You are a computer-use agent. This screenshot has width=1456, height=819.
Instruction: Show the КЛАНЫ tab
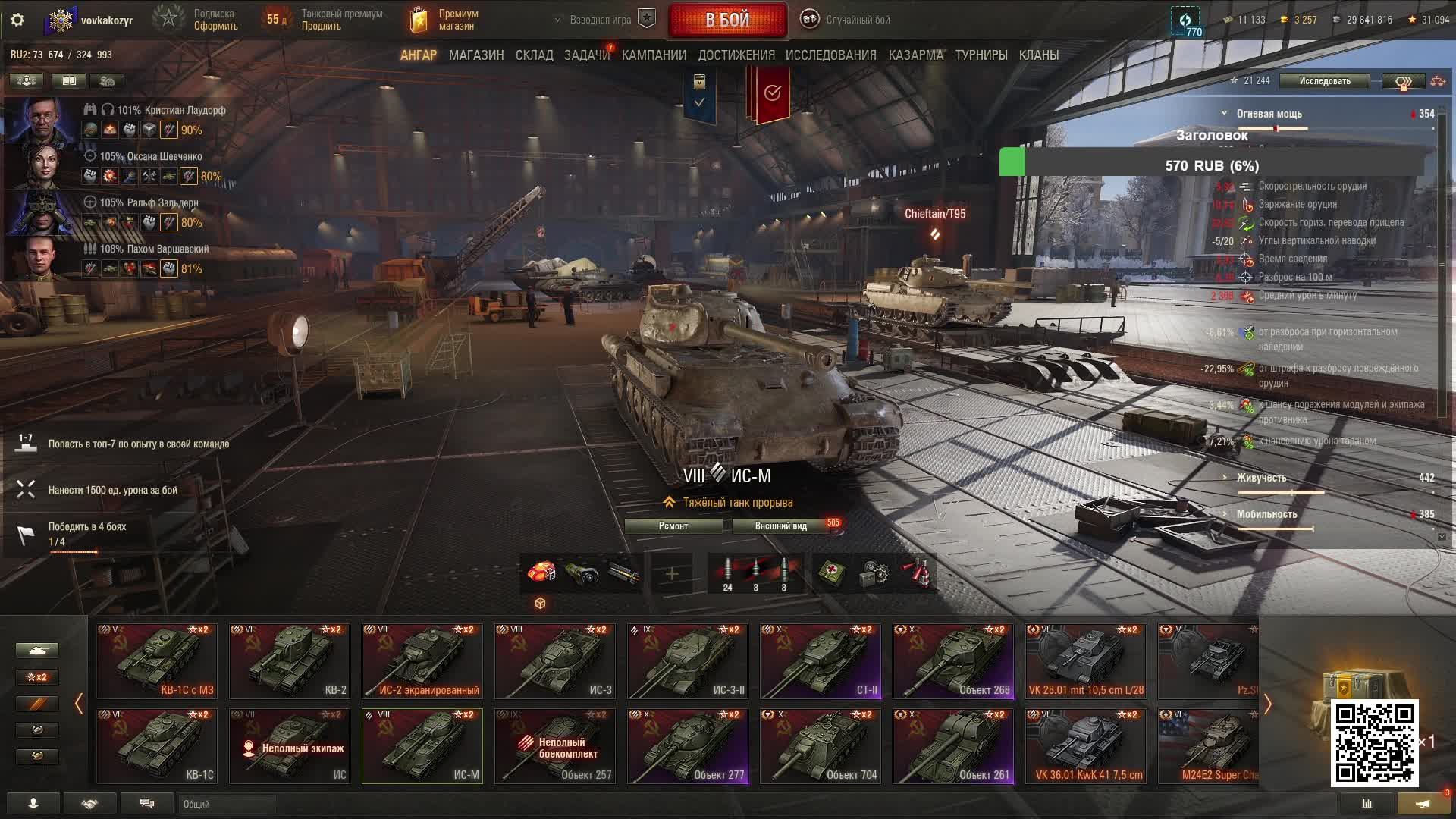(x=1038, y=55)
